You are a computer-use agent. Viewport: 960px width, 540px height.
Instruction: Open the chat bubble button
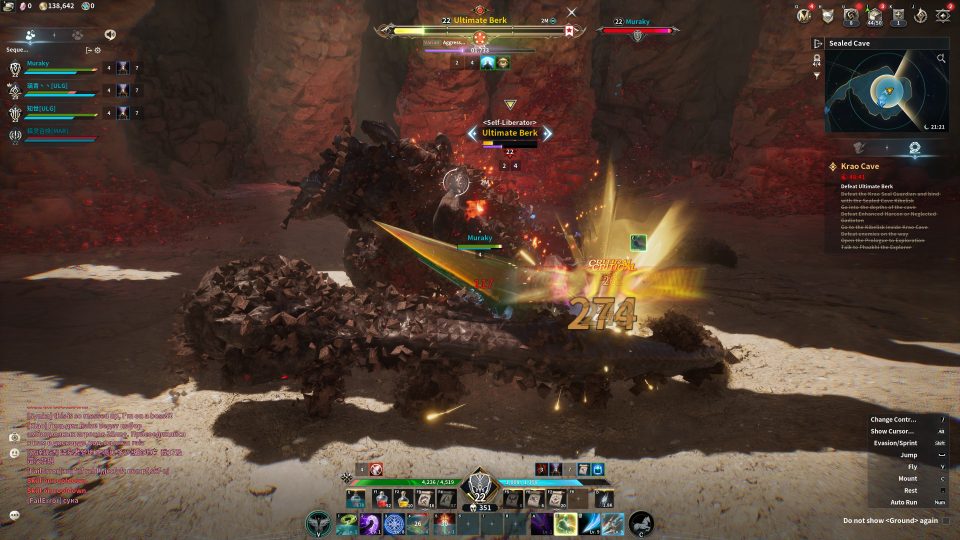click(x=15, y=515)
